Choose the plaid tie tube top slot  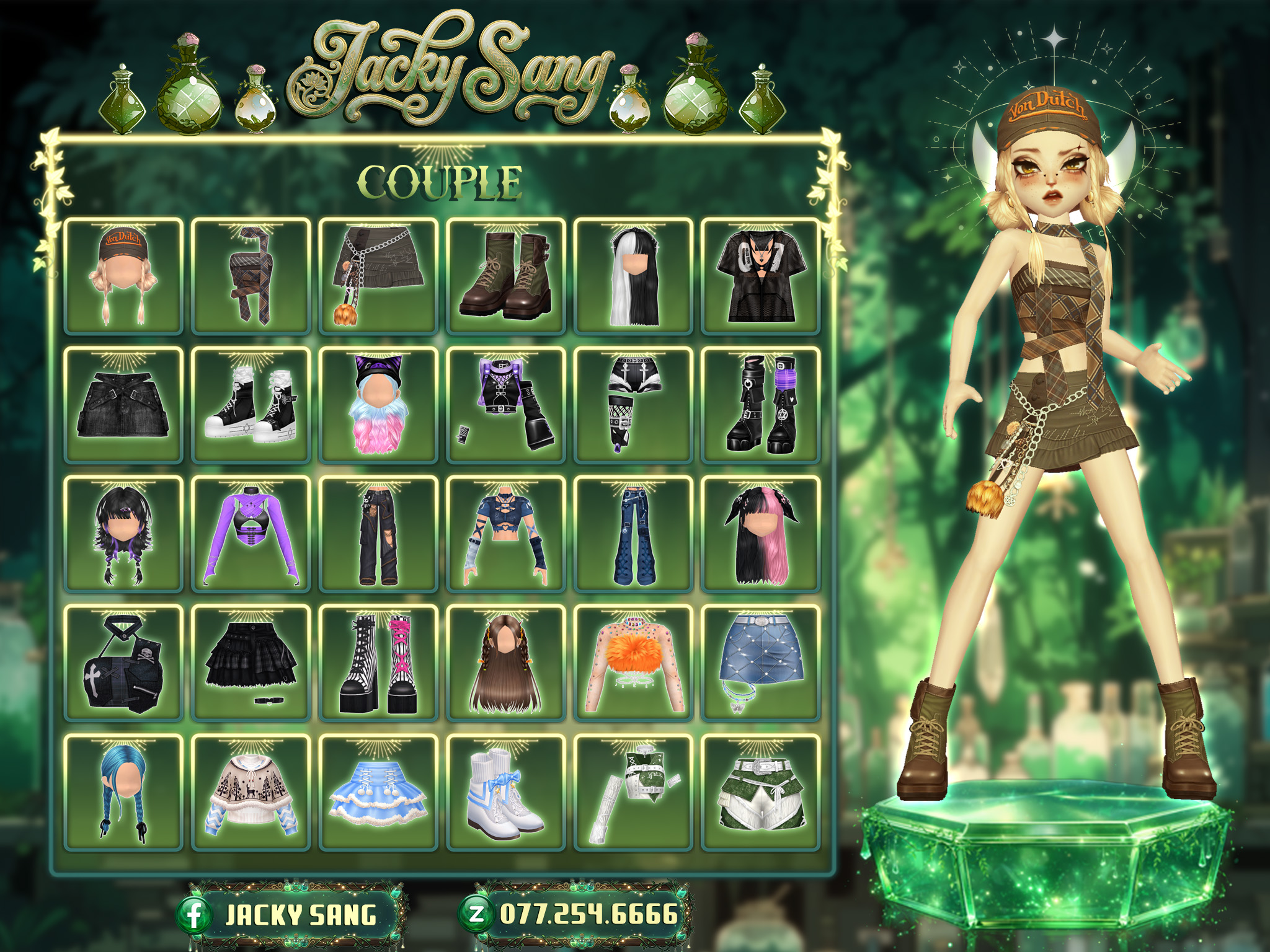pyautogui.click(x=251, y=276)
